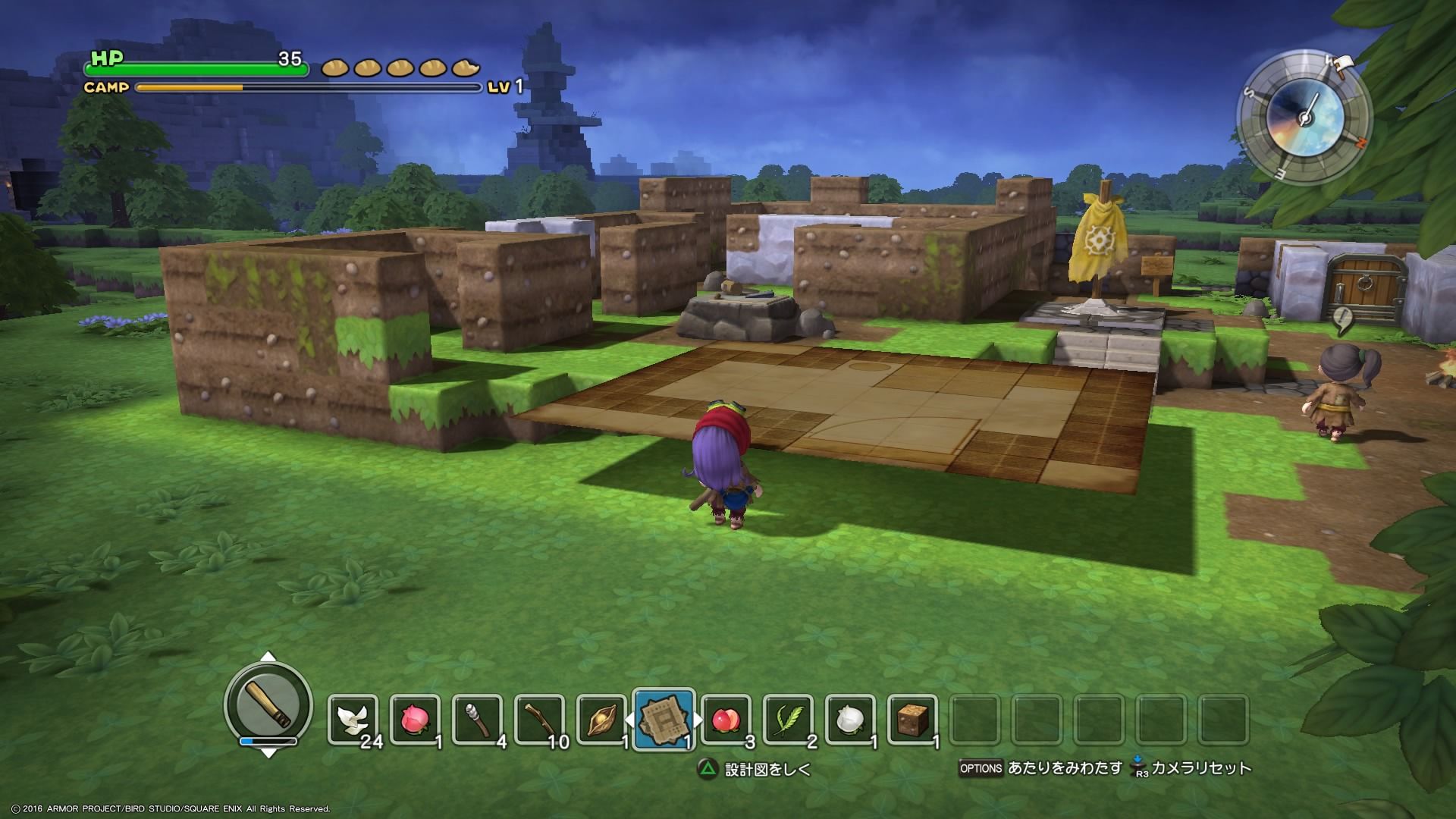
Task: Select the green leaf slot
Action: (788, 719)
